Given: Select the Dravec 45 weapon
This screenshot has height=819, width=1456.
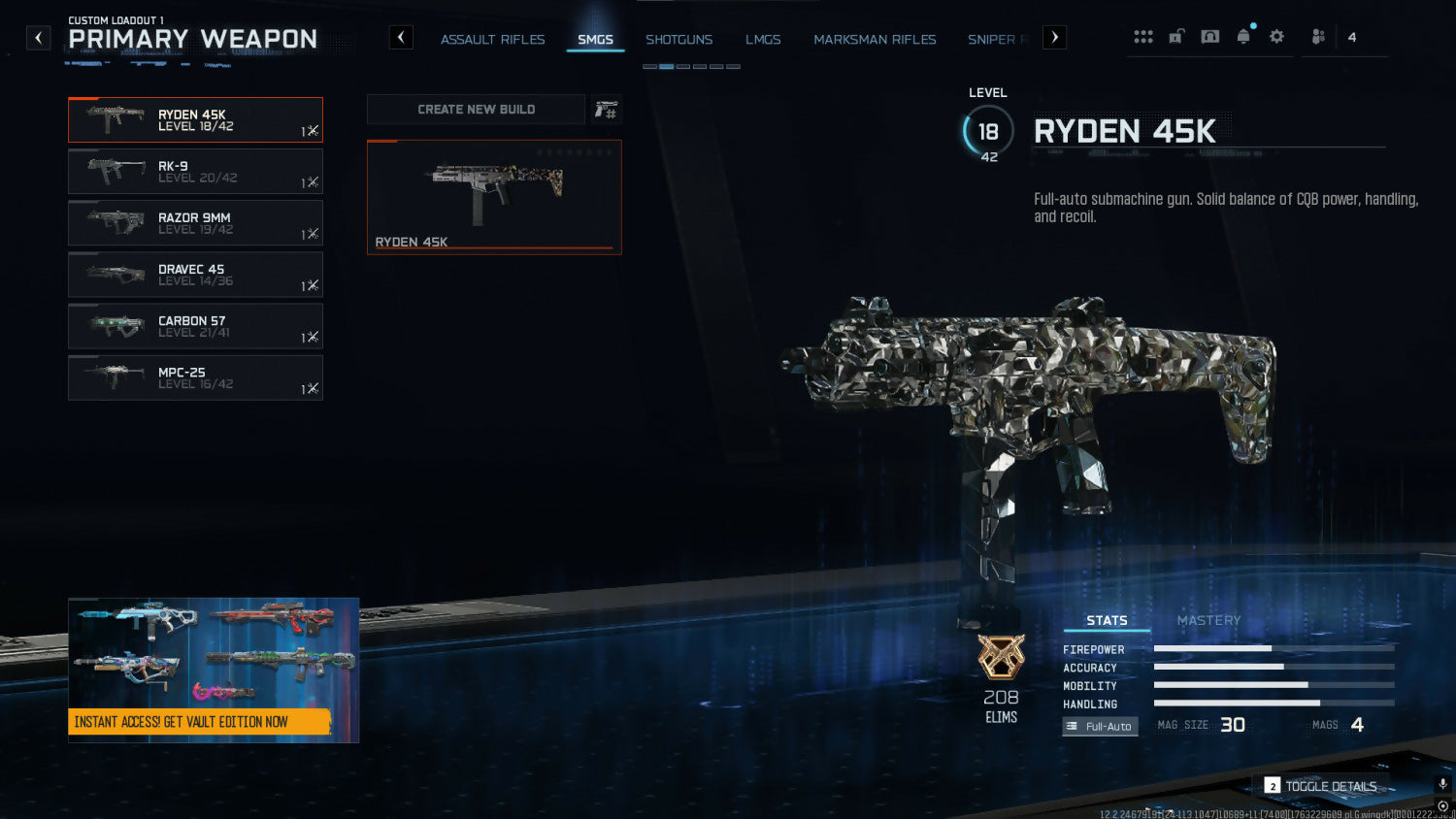Looking at the screenshot, I should pos(195,275).
